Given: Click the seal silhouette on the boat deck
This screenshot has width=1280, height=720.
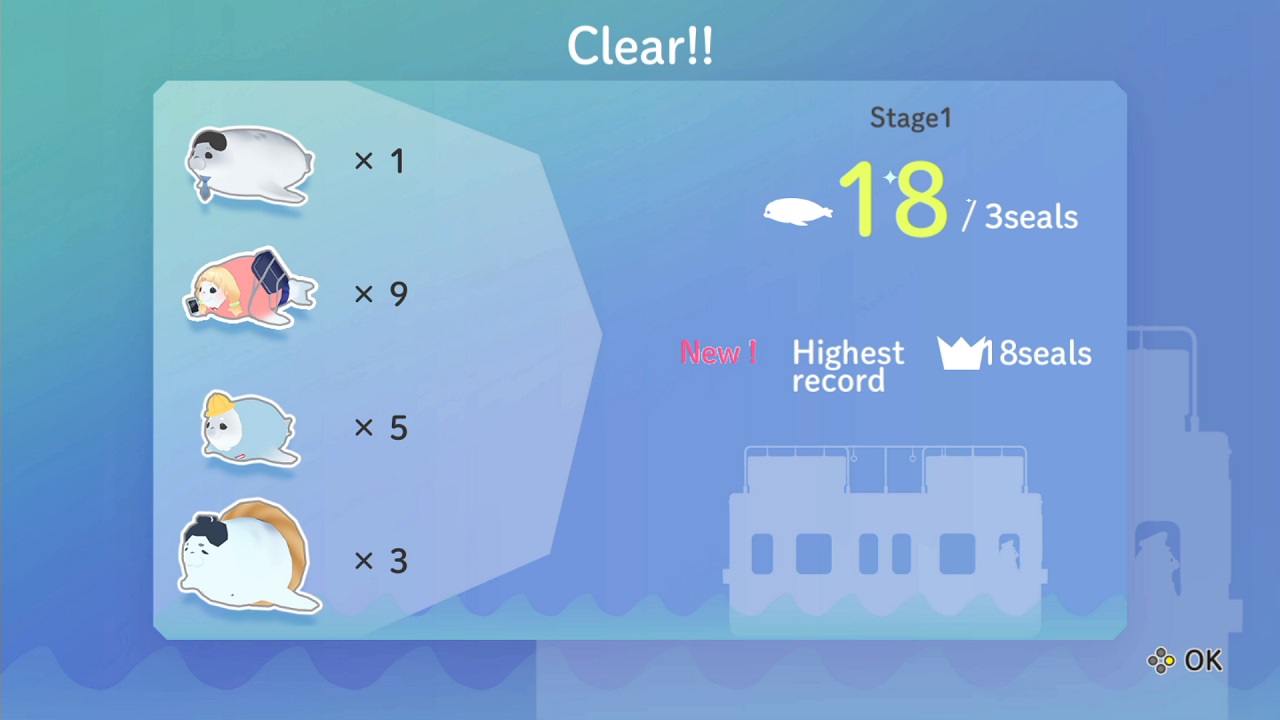Looking at the screenshot, I should [1009, 552].
